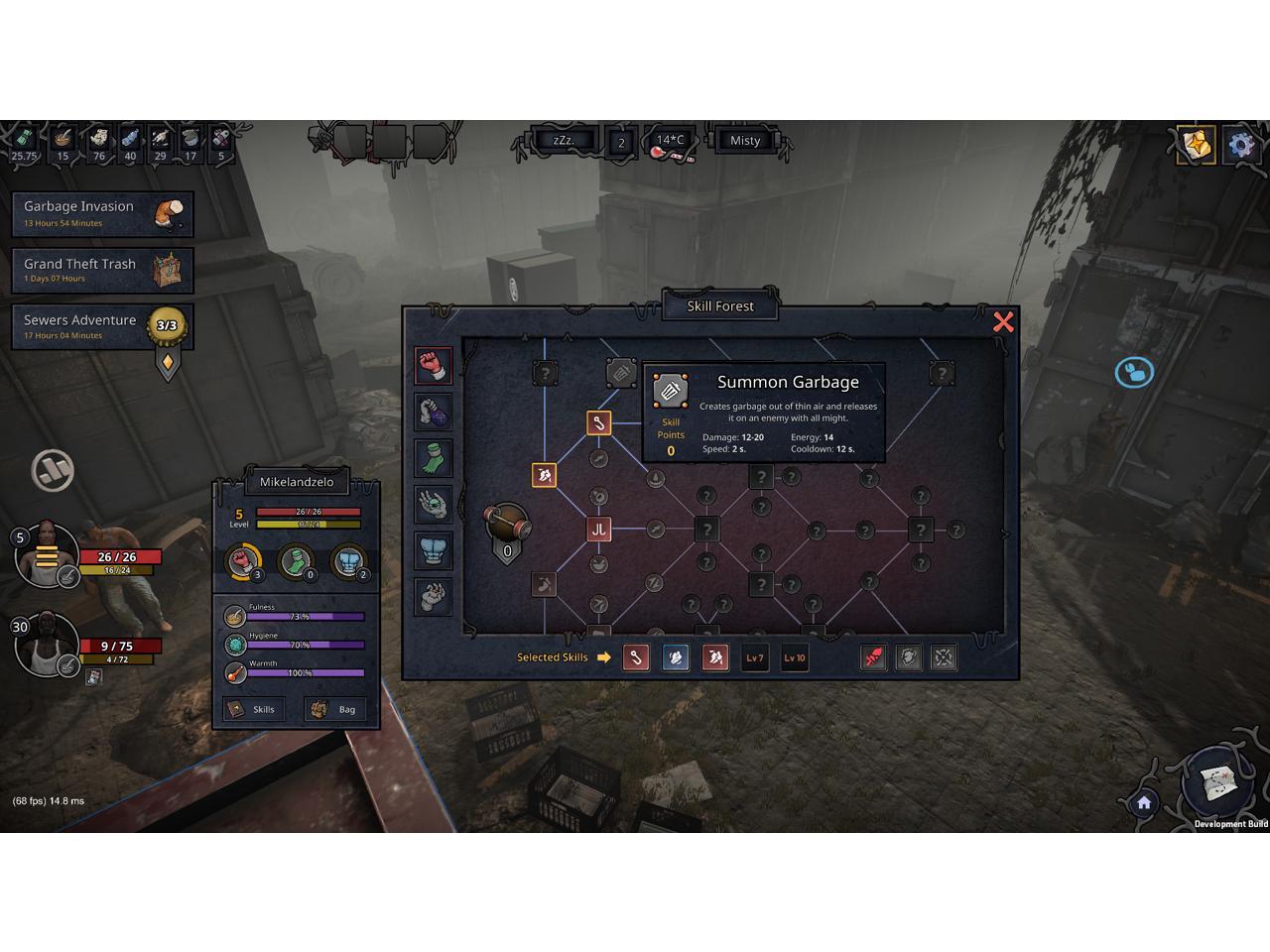Viewport: 1270px width, 952px height.
Task: Click the home button
Action: pos(1144,802)
